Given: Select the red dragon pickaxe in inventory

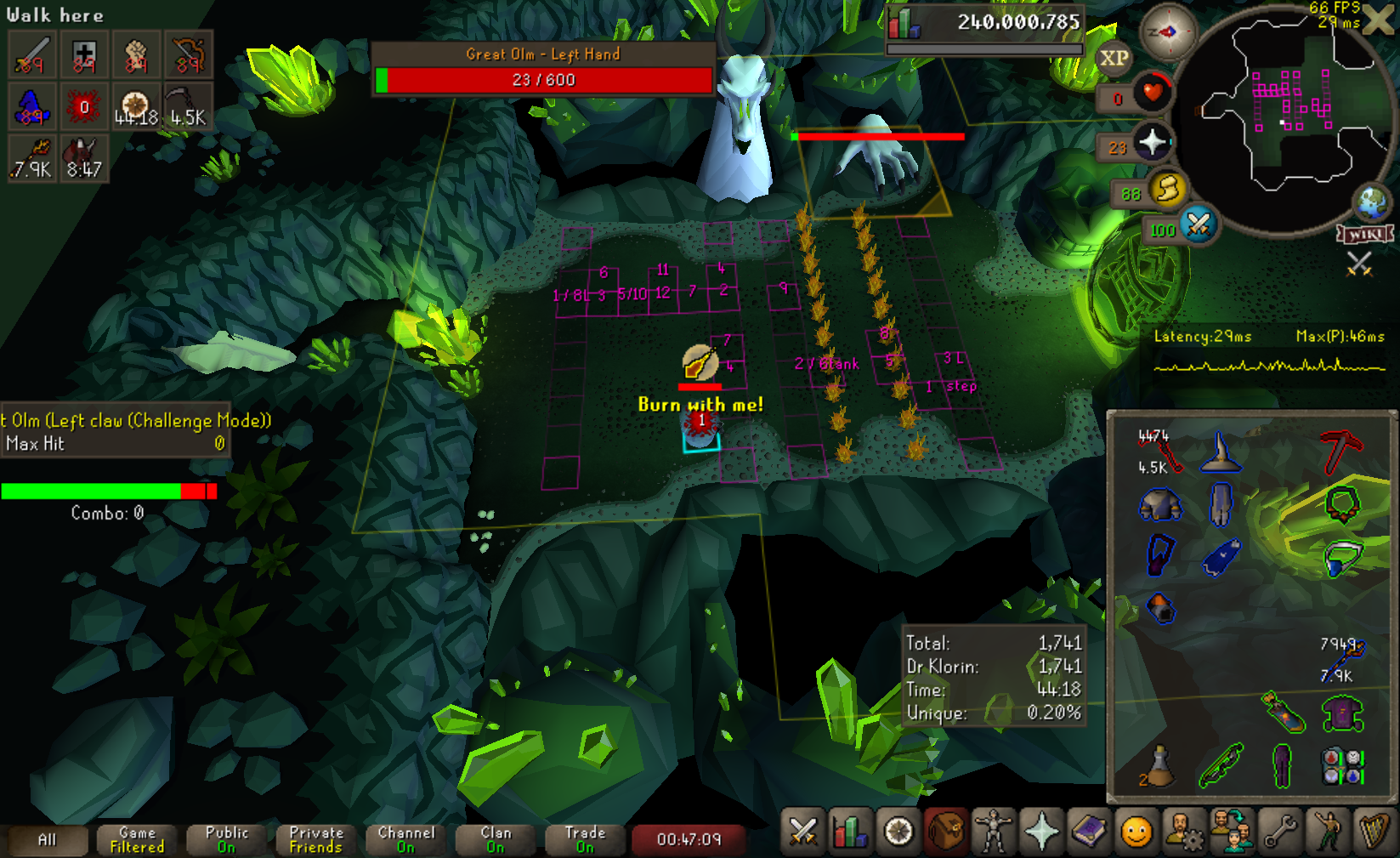Looking at the screenshot, I should coord(1340,451).
